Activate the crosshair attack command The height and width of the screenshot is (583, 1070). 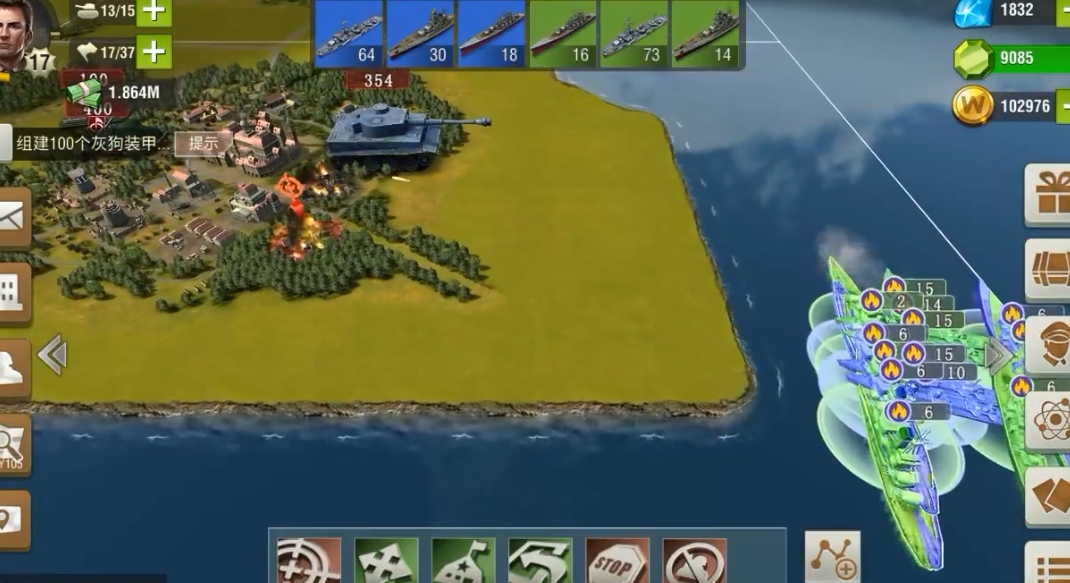(x=308, y=562)
